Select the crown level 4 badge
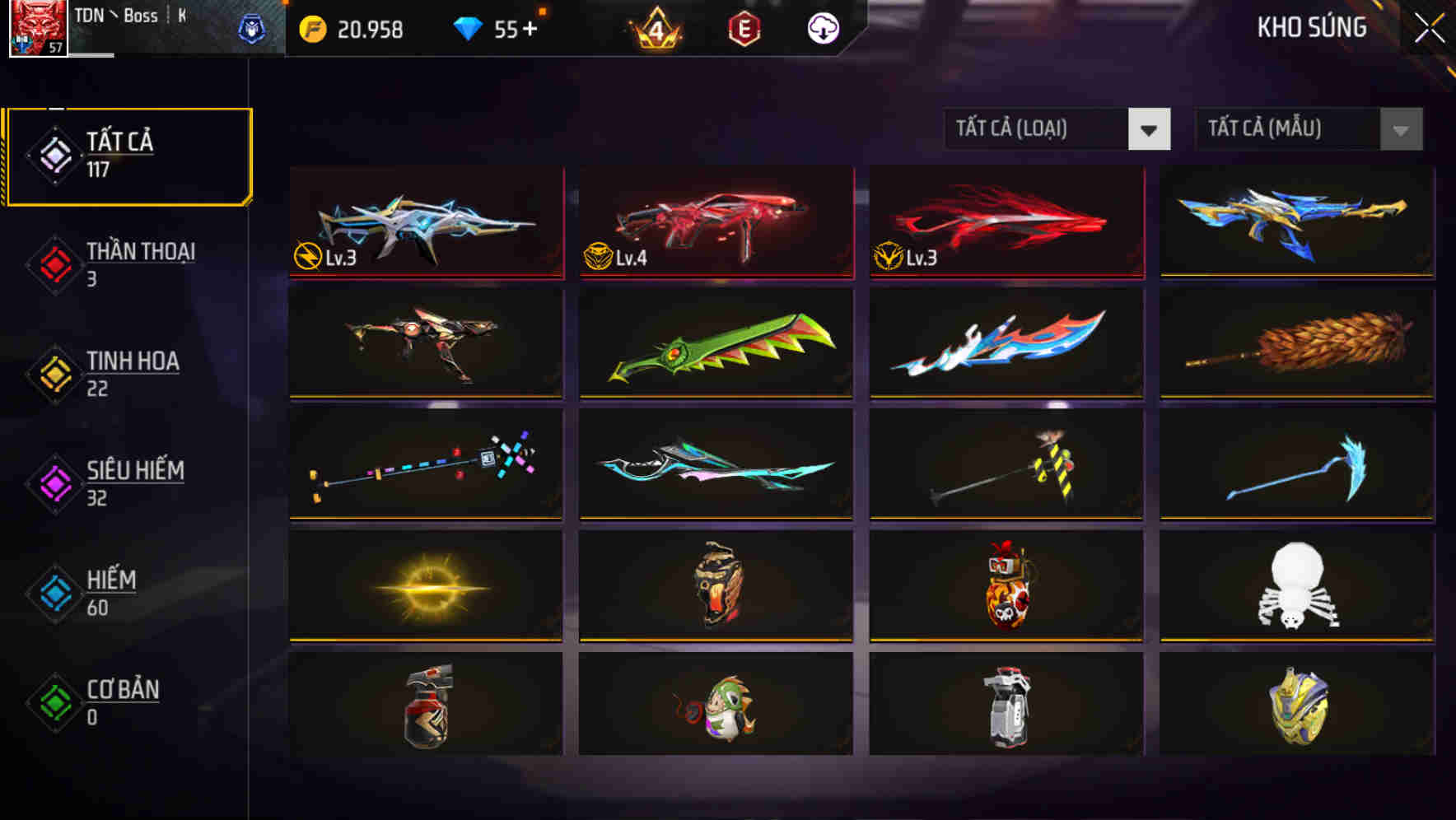 (x=651, y=30)
